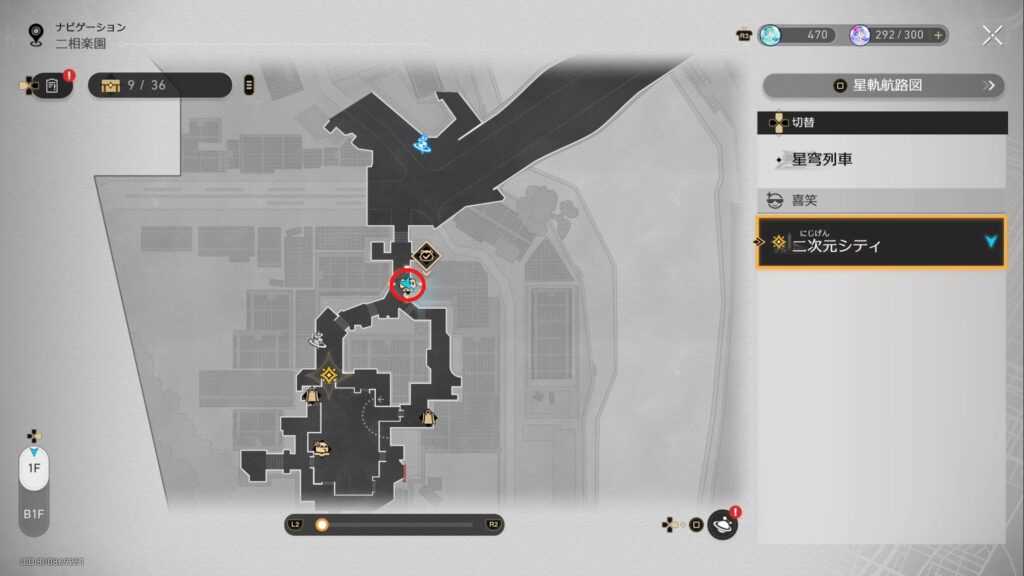
Task: Switch the map to floor 1F
Action: click(34, 468)
